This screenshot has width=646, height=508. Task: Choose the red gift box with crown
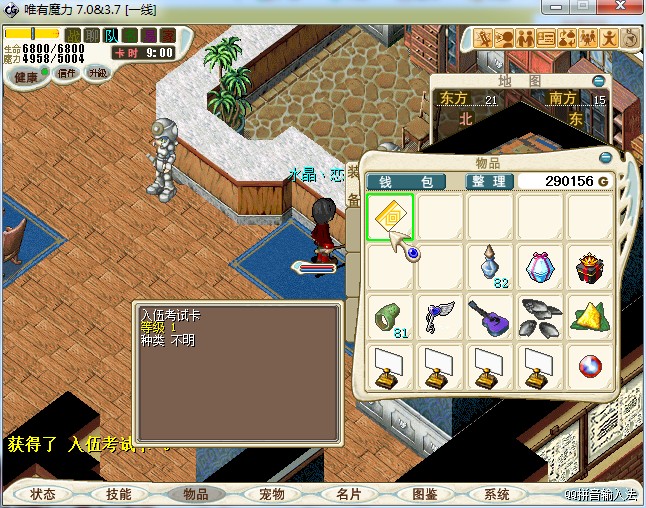tap(590, 267)
